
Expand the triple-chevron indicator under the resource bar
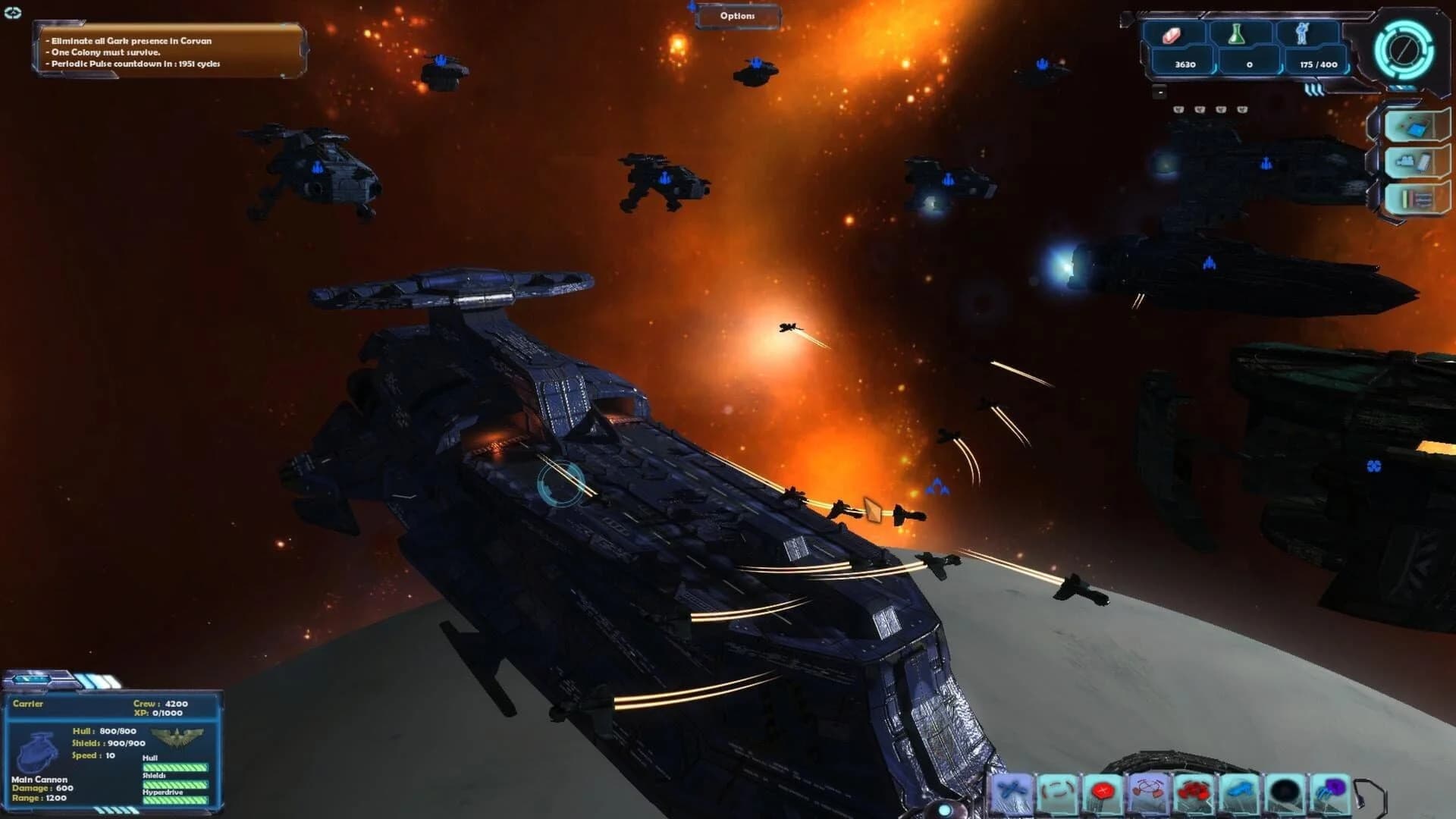(x=1314, y=89)
